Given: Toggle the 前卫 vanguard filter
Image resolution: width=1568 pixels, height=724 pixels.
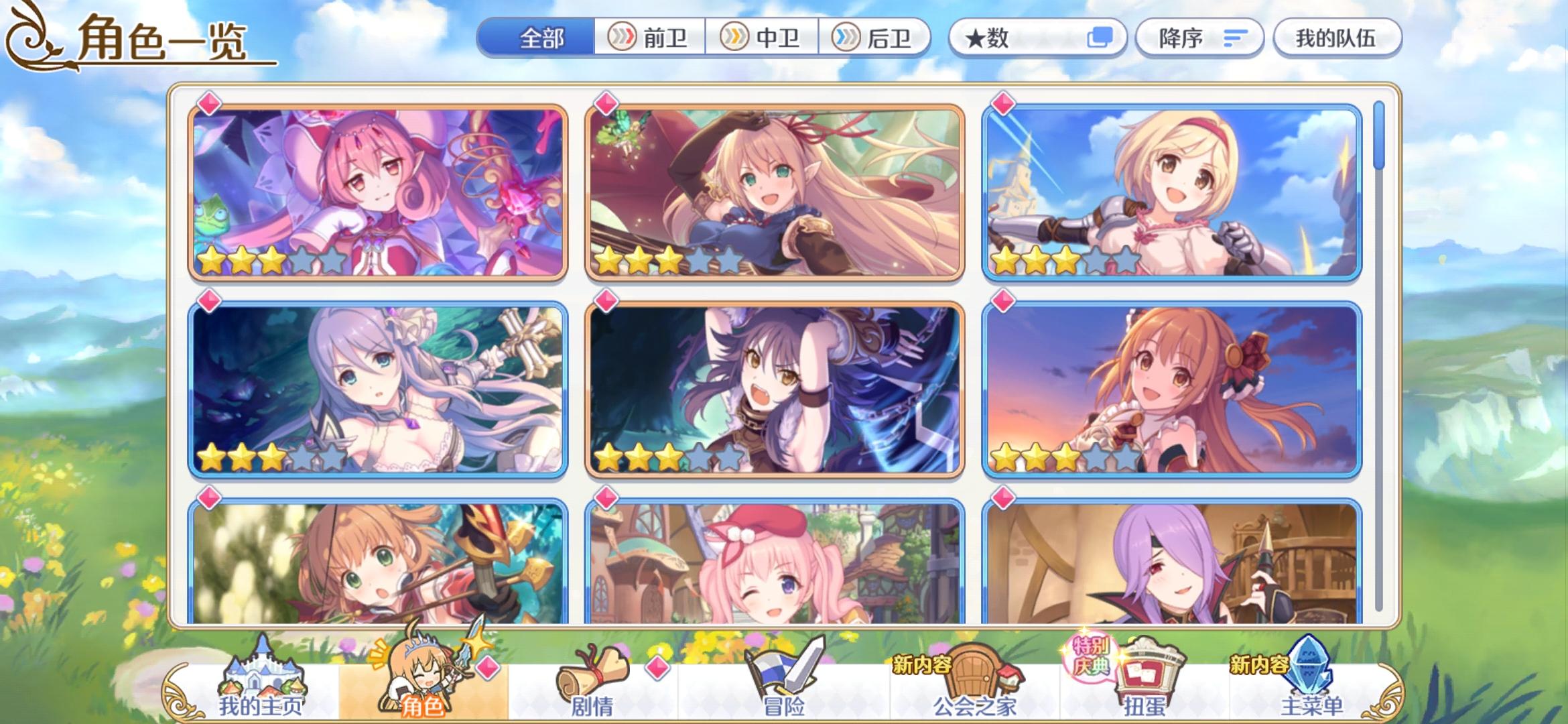Looking at the screenshot, I should tap(650, 38).
